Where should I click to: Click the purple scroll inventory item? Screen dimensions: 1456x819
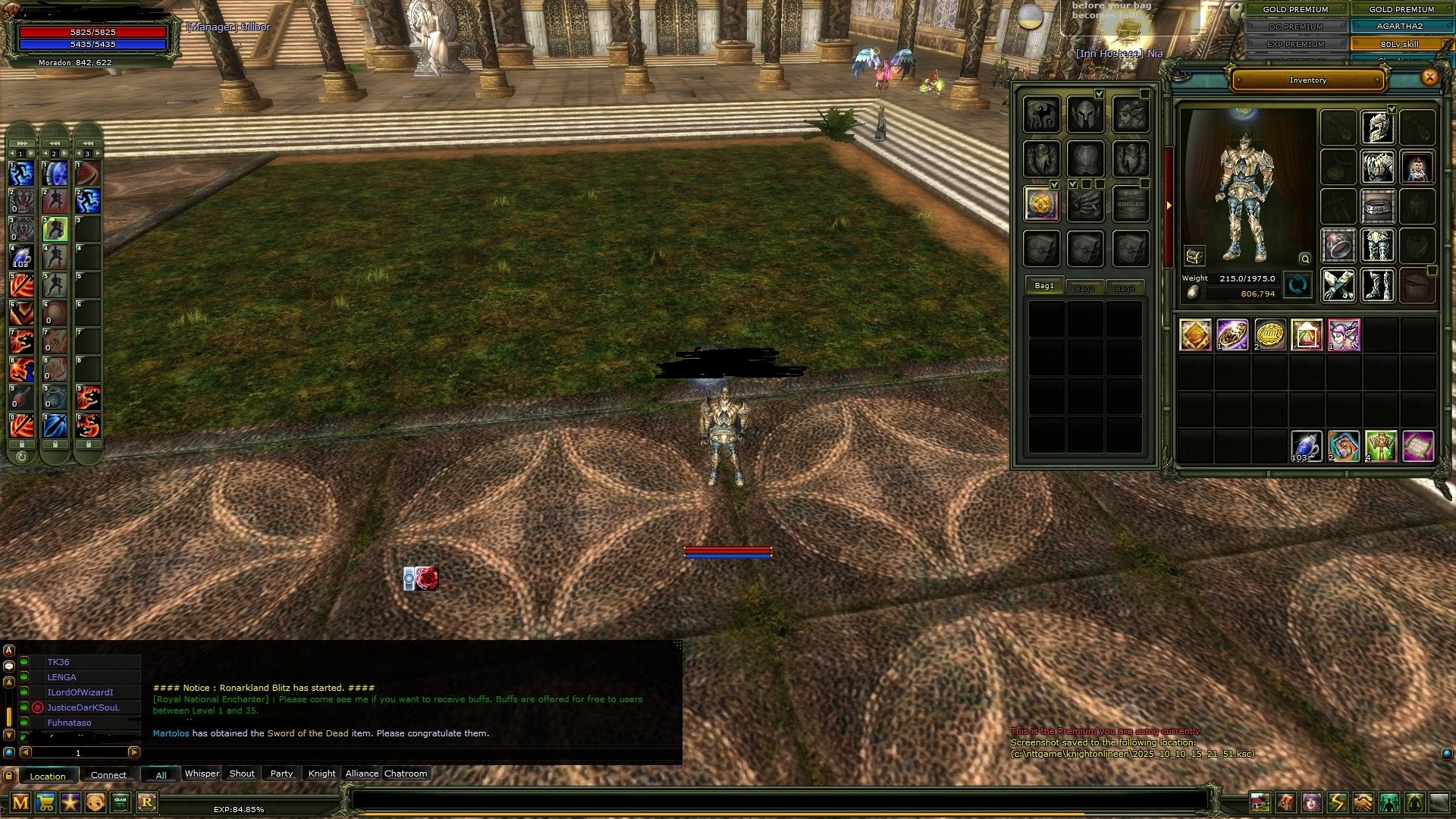pos(1417,446)
